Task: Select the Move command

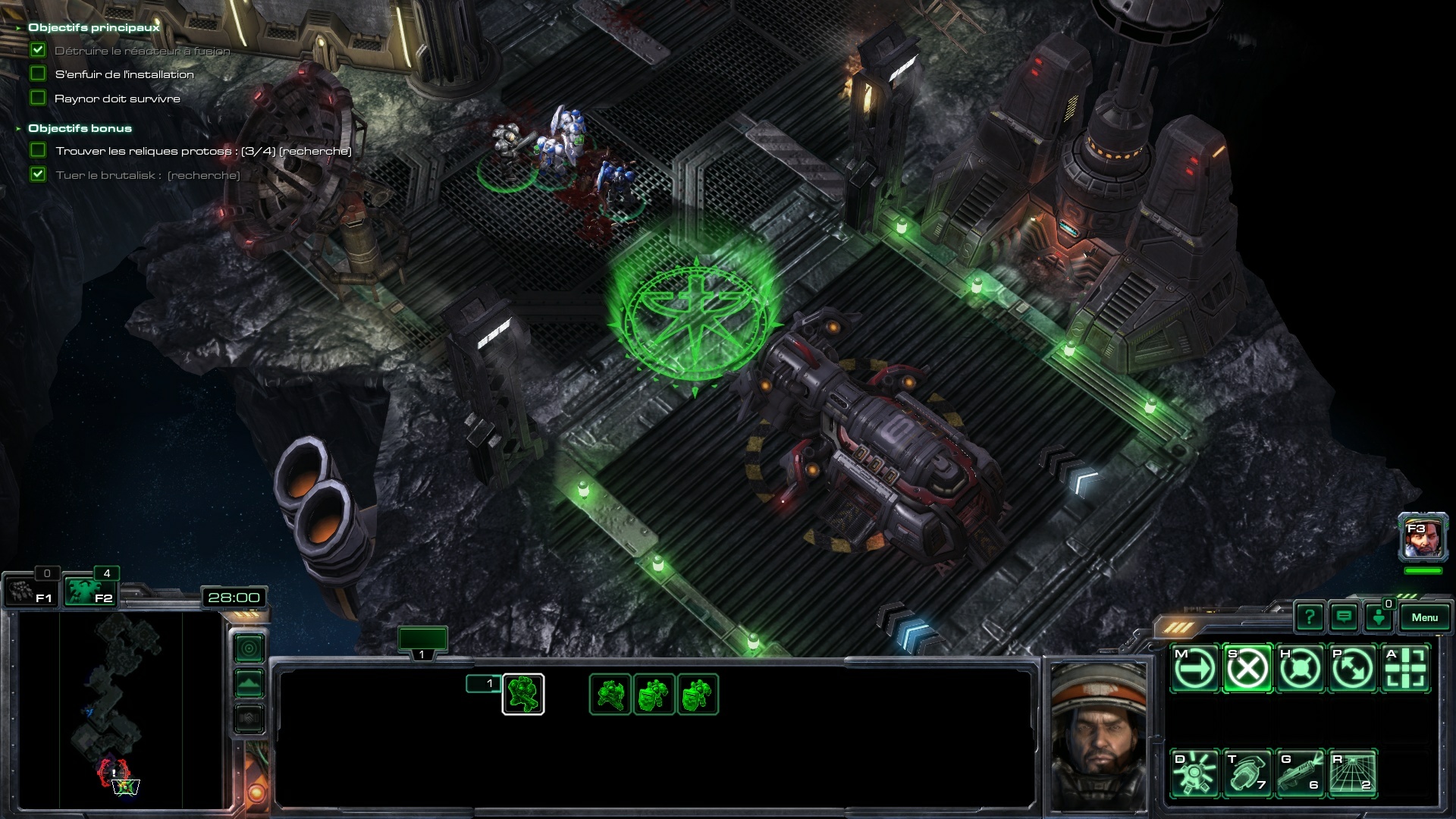Action: tap(1194, 668)
